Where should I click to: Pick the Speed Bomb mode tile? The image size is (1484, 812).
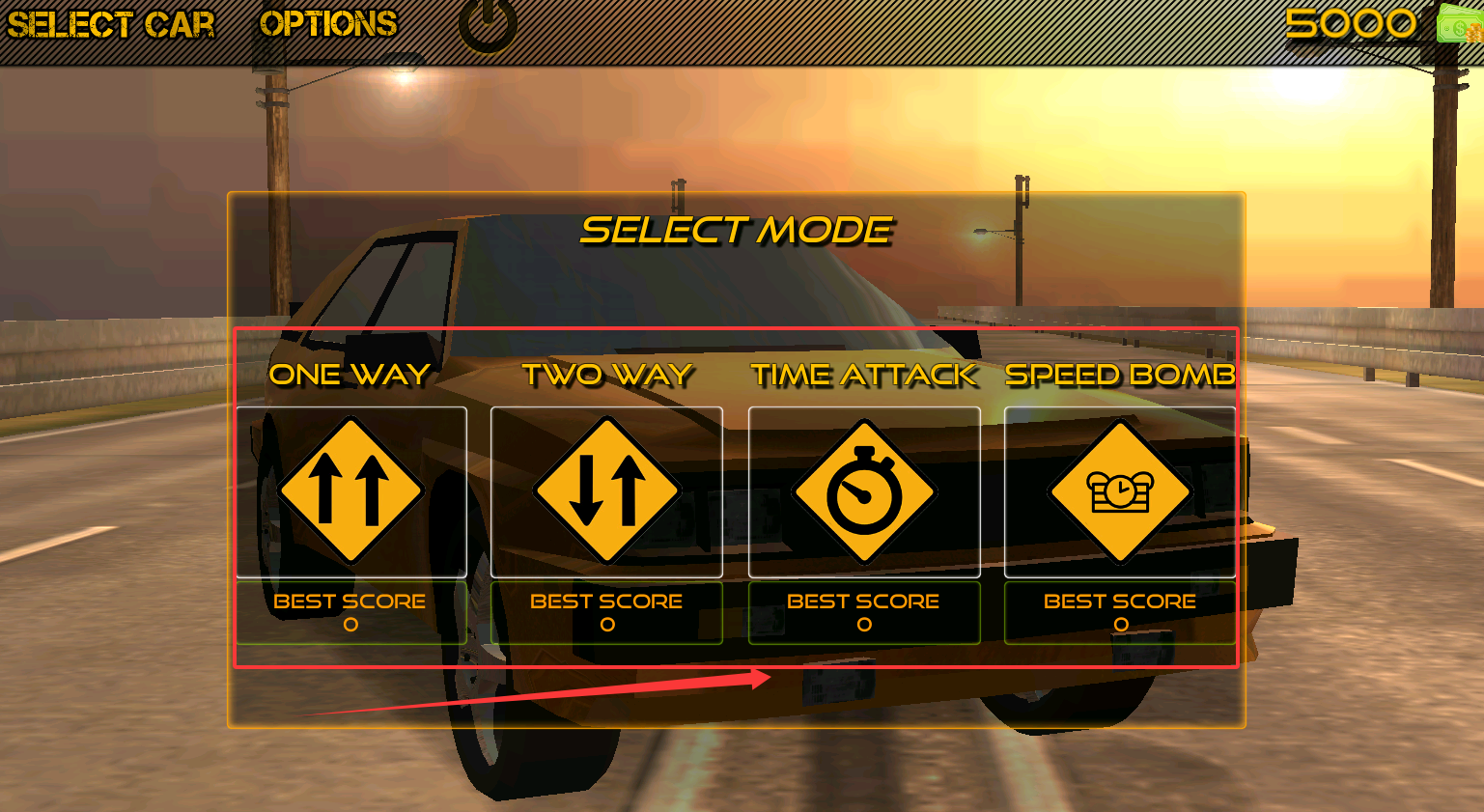(1120, 491)
